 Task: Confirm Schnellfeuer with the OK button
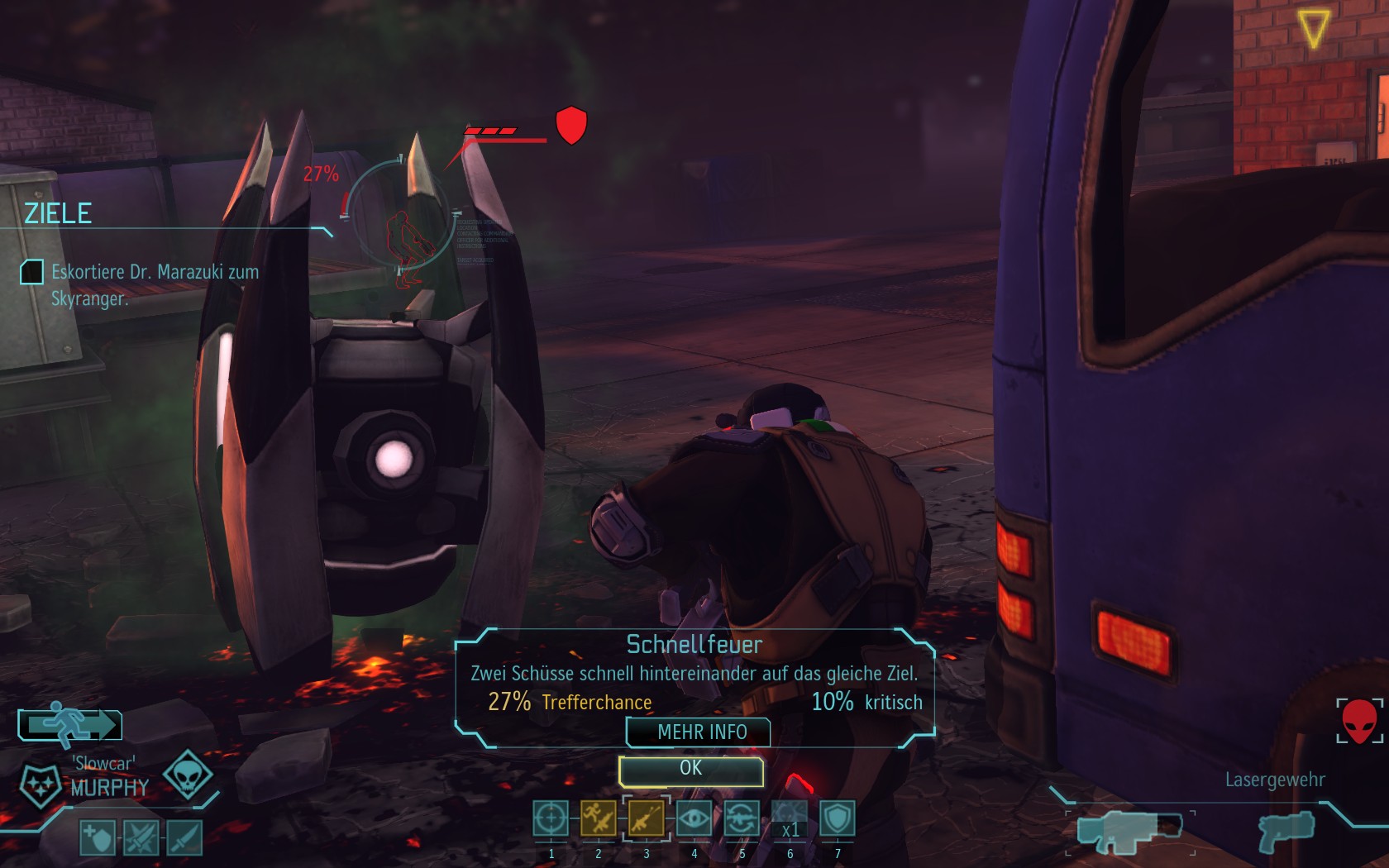[690, 770]
